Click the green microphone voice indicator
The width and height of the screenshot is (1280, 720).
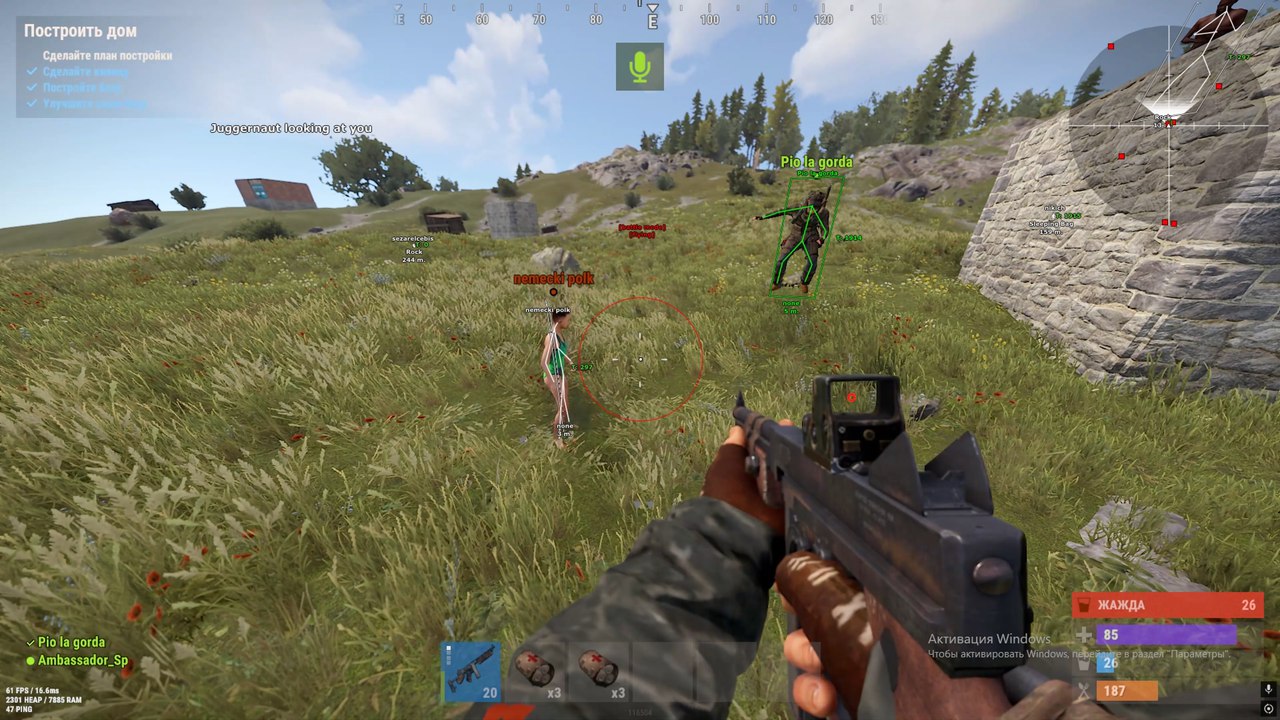tap(640, 67)
